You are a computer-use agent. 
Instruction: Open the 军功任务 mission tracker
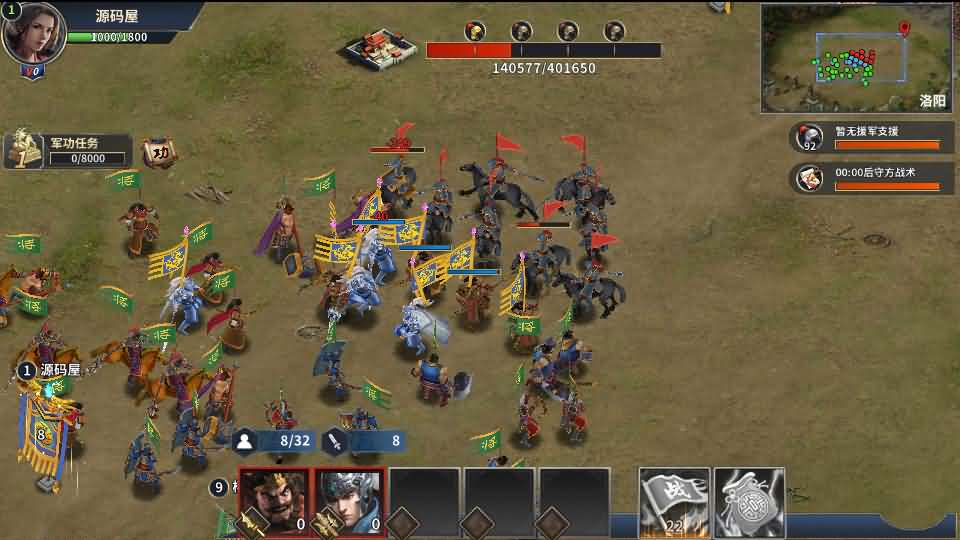point(70,150)
